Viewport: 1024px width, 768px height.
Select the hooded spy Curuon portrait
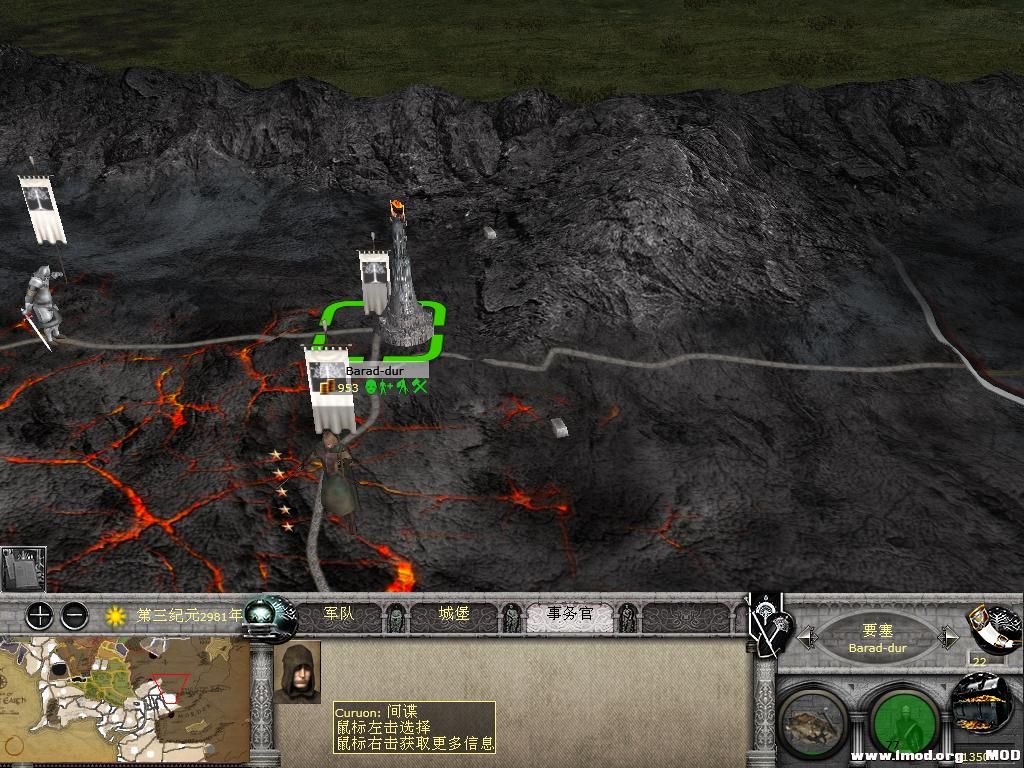click(297, 672)
